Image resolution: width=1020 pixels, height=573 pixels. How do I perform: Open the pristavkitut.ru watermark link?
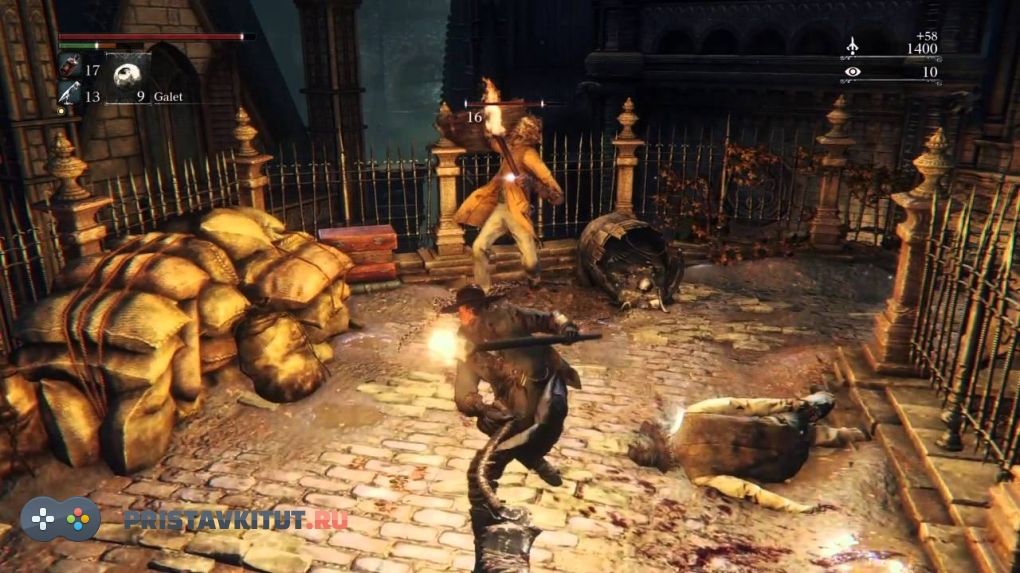(x=235, y=519)
